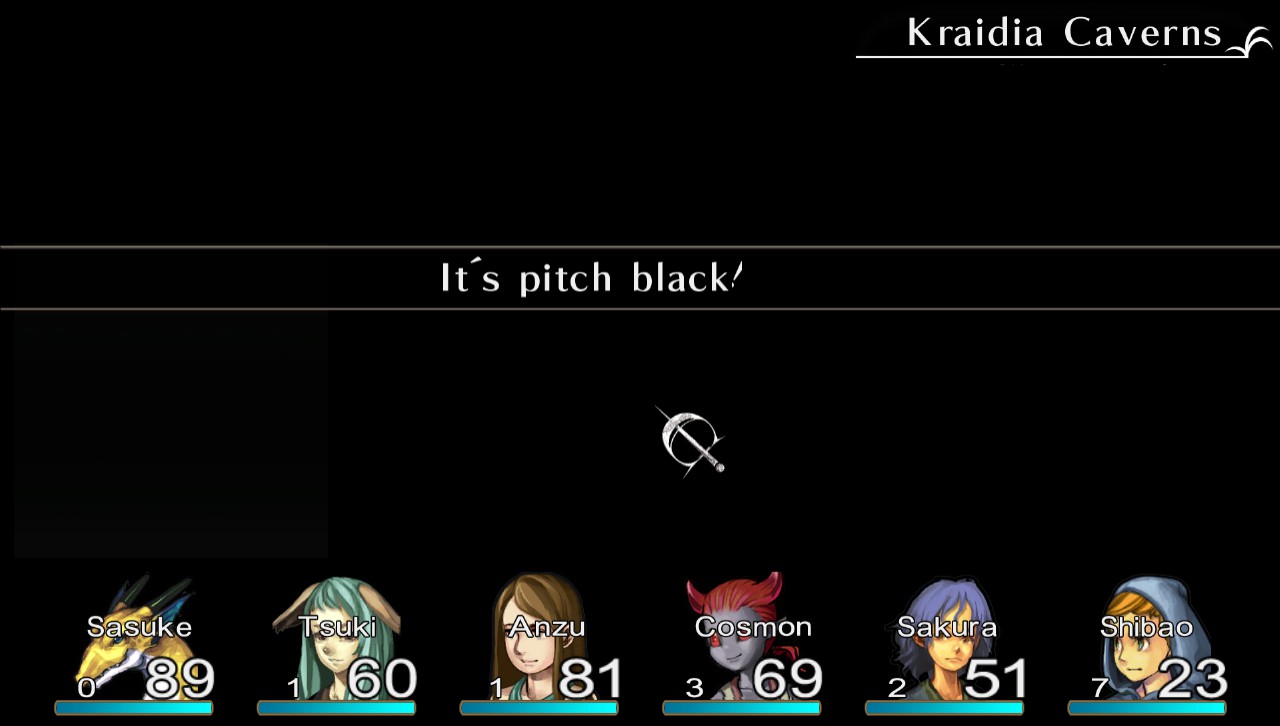Click the sword compass icon in the center
1280x726 pixels.
691,441
